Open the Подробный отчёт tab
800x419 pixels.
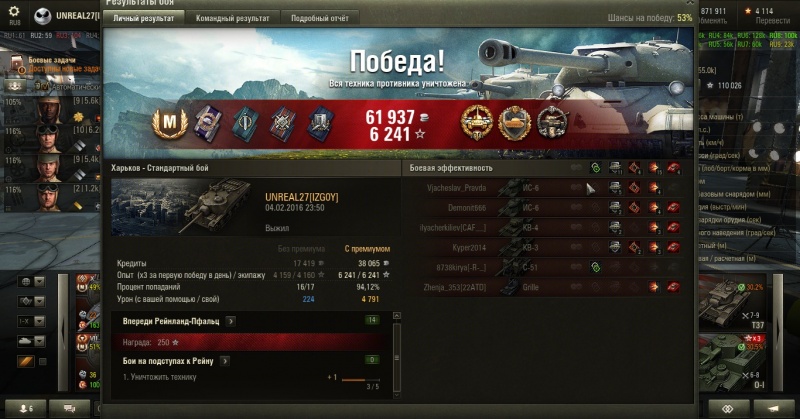point(319,19)
